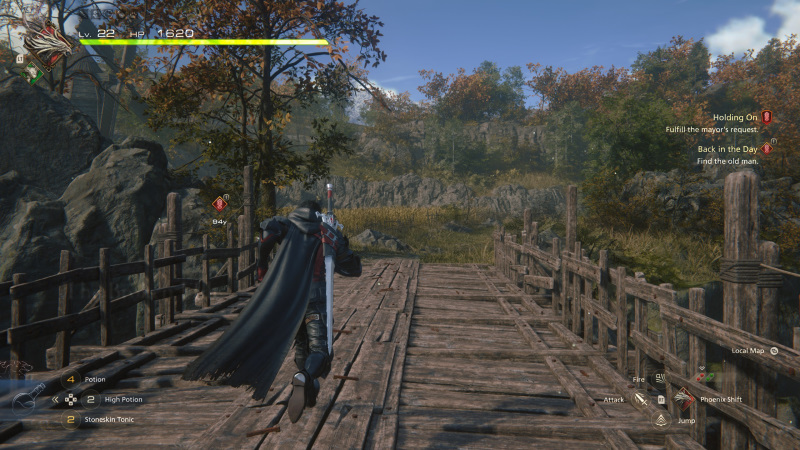The height and width of the screenshot is (450, 800).
Task: Trigger the Fire magic action icon
Action: pyautogui.click(x=660, y=380)
